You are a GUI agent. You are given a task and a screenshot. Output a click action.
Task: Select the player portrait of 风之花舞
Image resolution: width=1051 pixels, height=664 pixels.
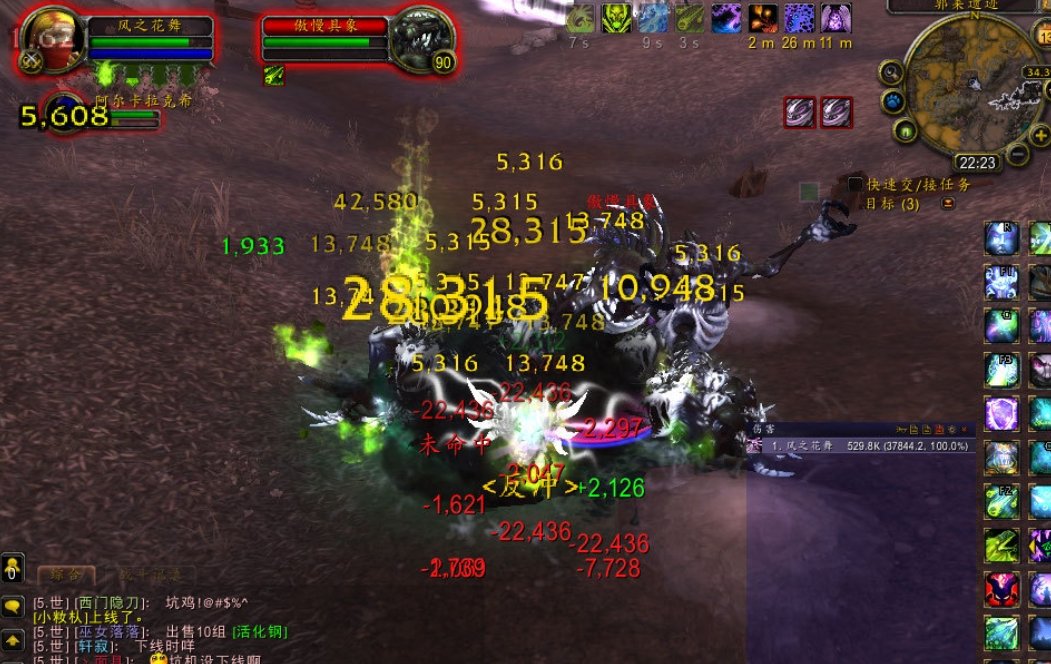pos(46,38)
